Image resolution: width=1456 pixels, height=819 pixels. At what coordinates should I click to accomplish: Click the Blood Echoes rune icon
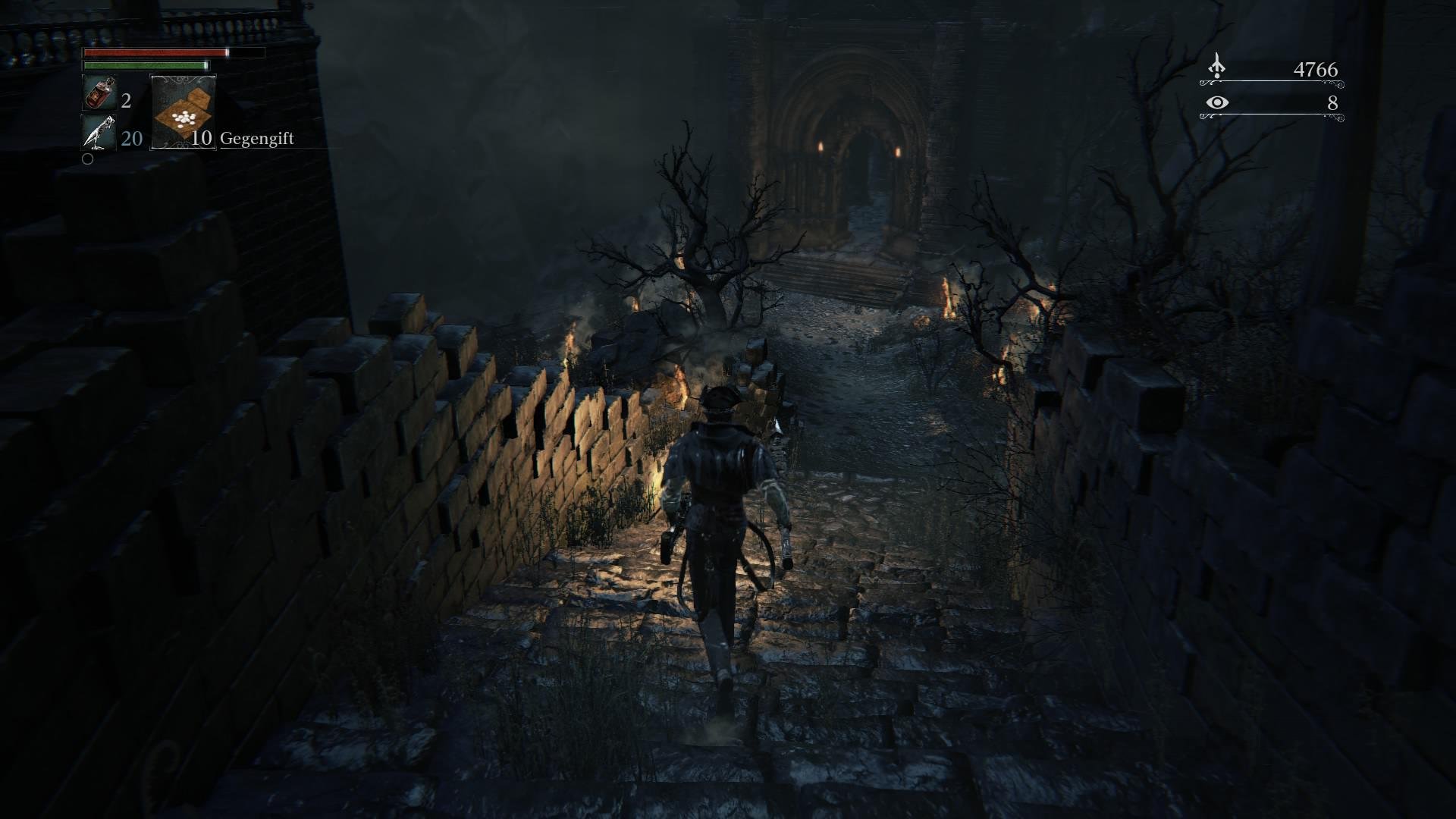1217,65
